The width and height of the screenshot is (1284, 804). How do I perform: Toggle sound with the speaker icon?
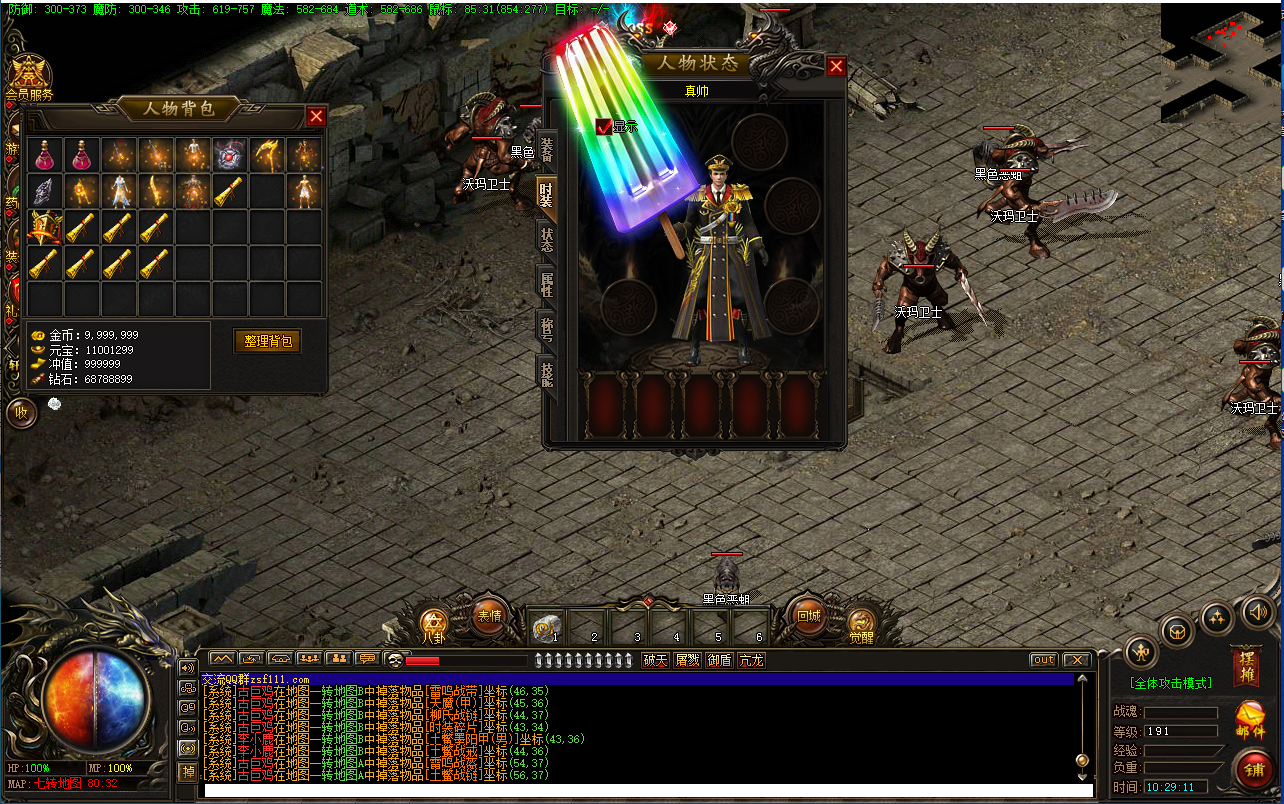[1258, 612]
